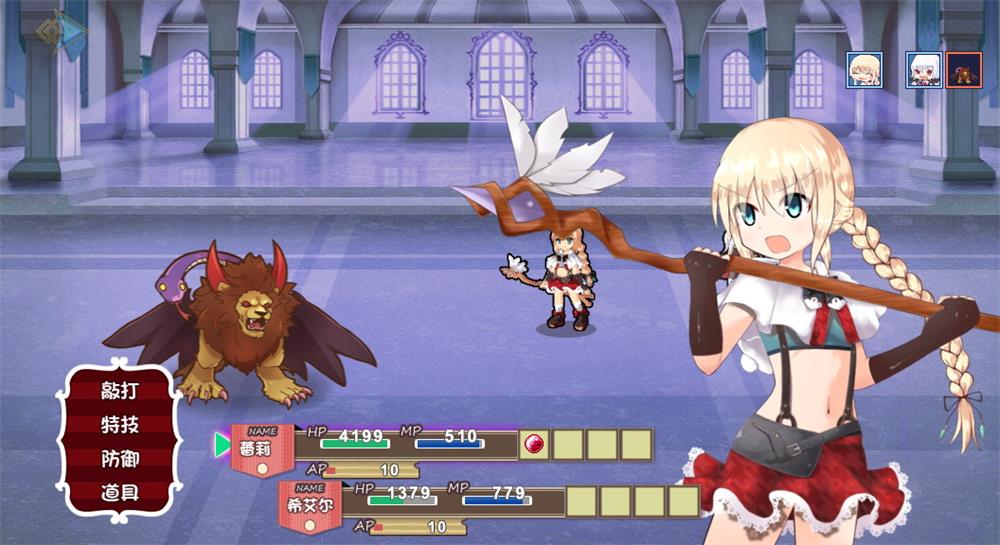Screen dimensions: 1000x545
Task: Select the 敲打 attack command
Action: click(120, 390)
